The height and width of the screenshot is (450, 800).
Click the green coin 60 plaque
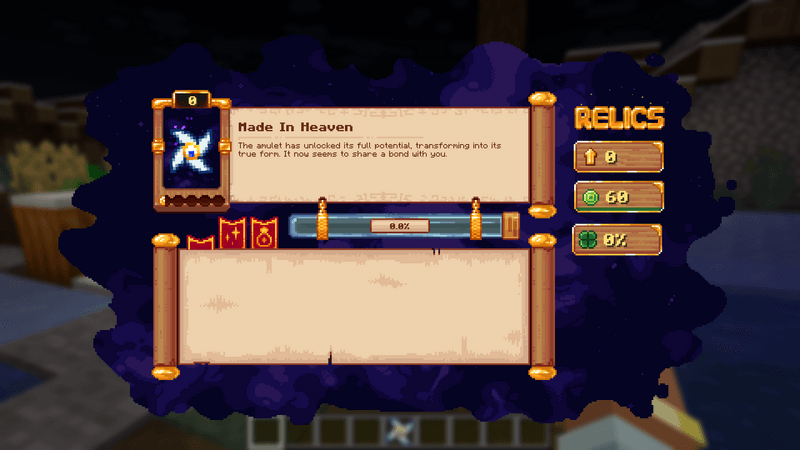tap(617, 197)
